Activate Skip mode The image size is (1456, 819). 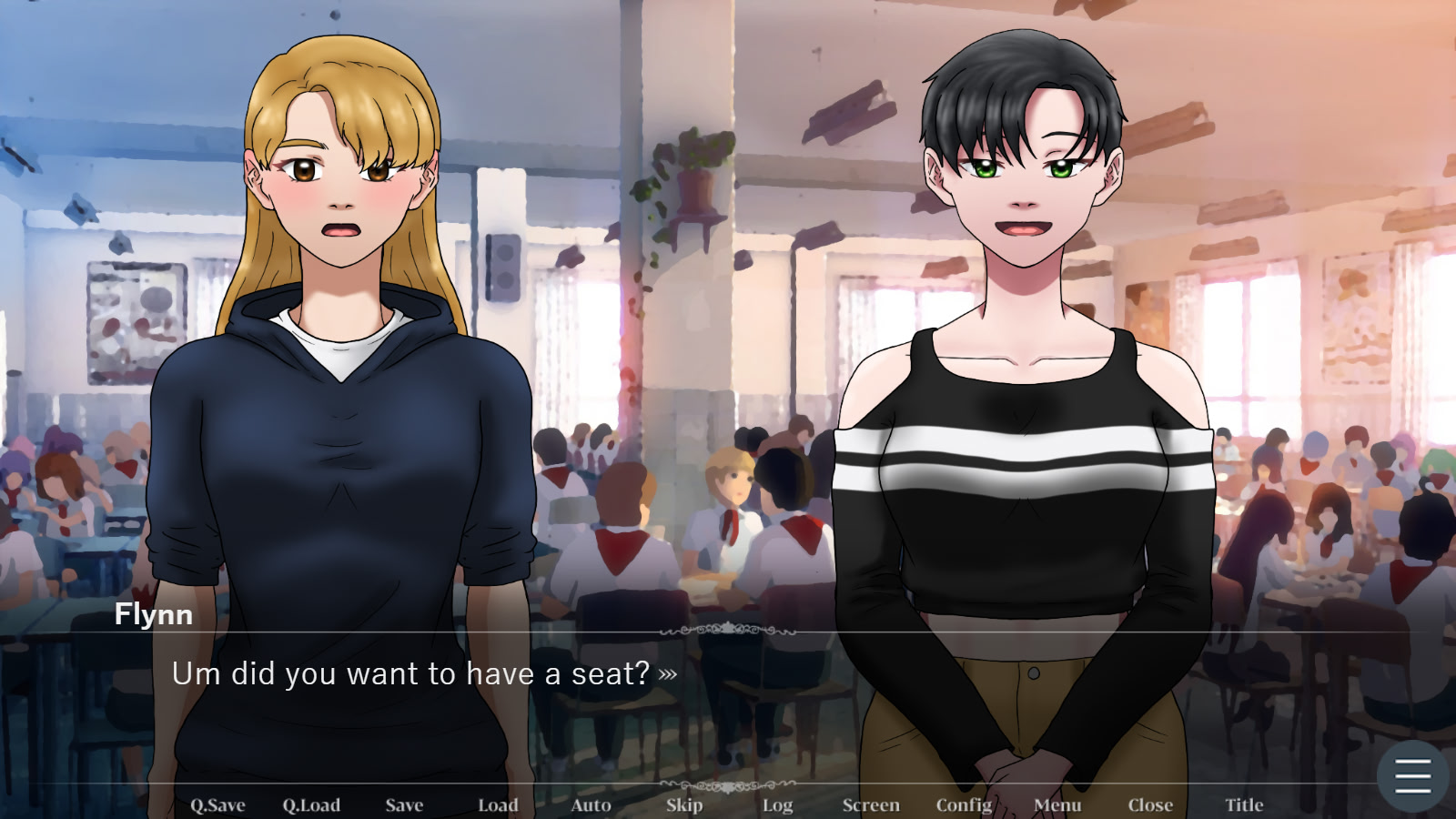pos(684,804)
